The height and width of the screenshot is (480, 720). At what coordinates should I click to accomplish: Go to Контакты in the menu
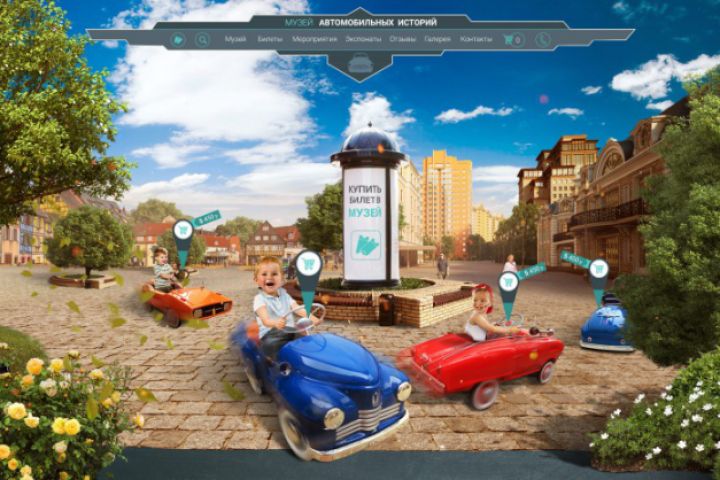[476, 39]
